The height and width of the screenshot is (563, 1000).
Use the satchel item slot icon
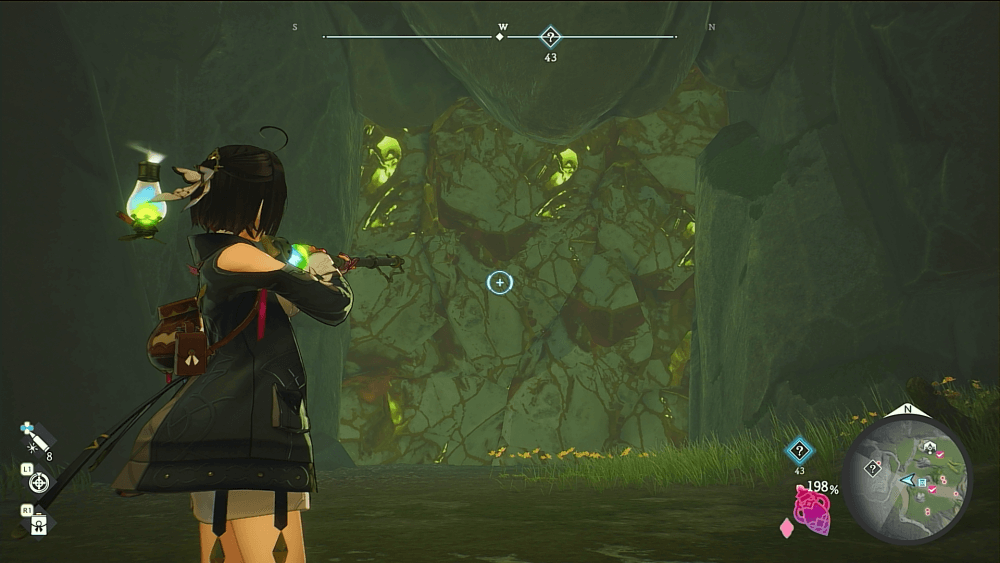coord(39,524)
